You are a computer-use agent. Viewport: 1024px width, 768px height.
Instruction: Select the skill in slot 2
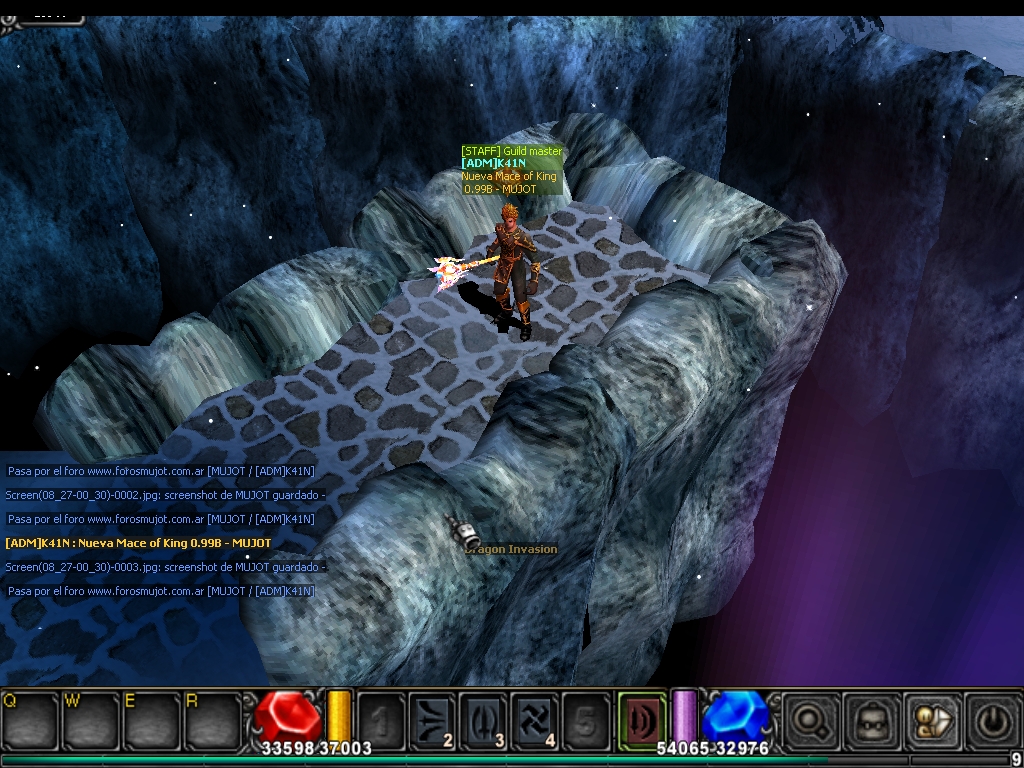click(431, 718)
